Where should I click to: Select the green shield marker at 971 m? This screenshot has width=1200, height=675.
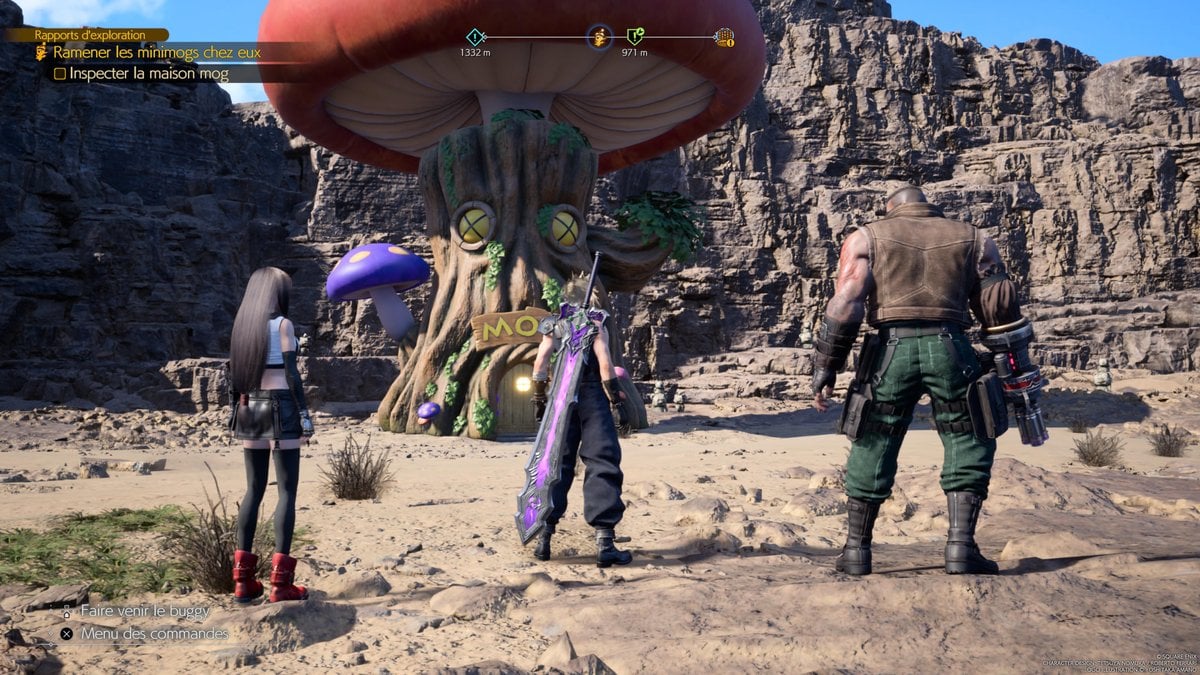point(634,37)
